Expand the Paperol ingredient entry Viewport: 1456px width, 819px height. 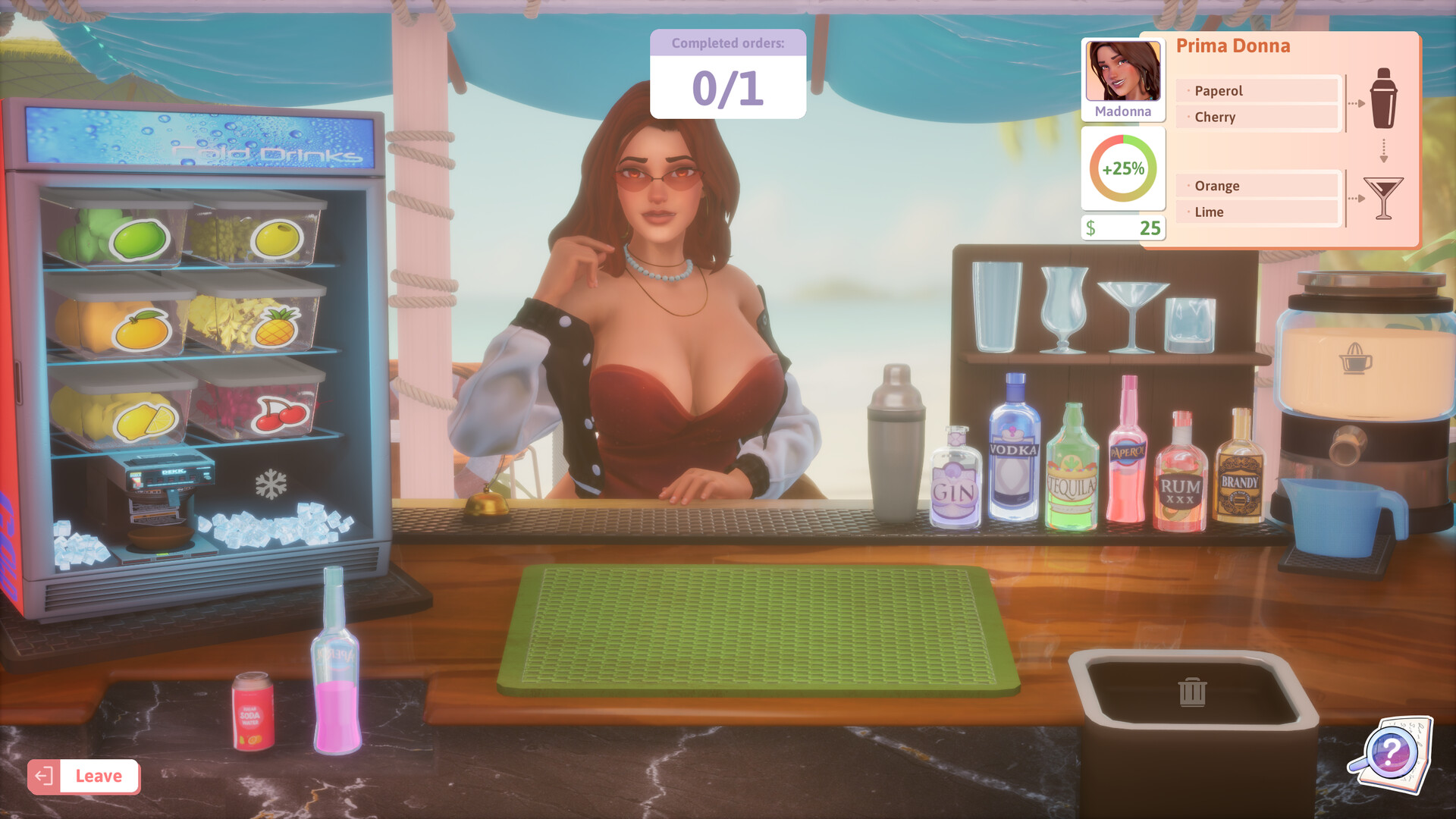point(1255,90)
